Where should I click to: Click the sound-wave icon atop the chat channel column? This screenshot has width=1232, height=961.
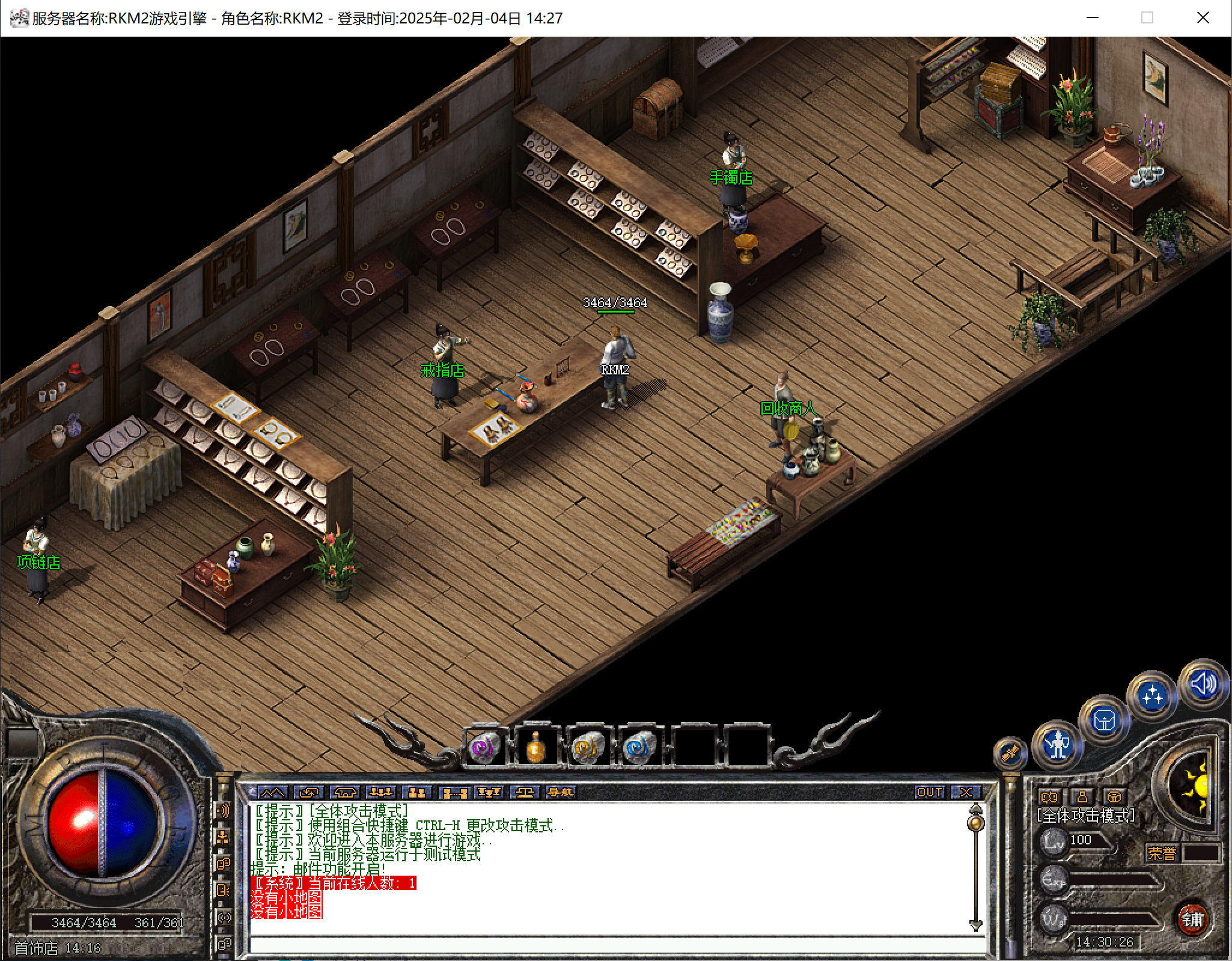(x=223, y=811)
